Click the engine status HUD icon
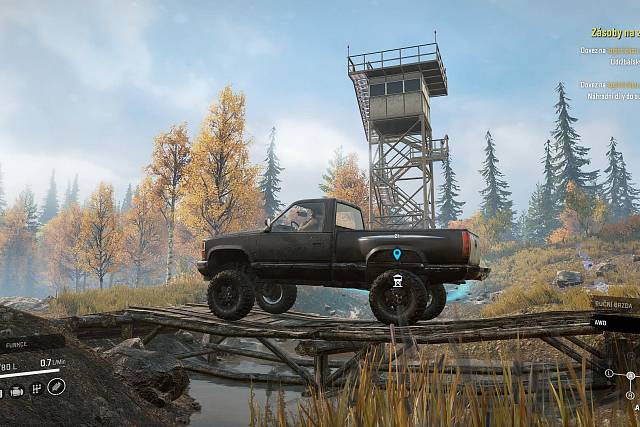 tap(17, 390)
